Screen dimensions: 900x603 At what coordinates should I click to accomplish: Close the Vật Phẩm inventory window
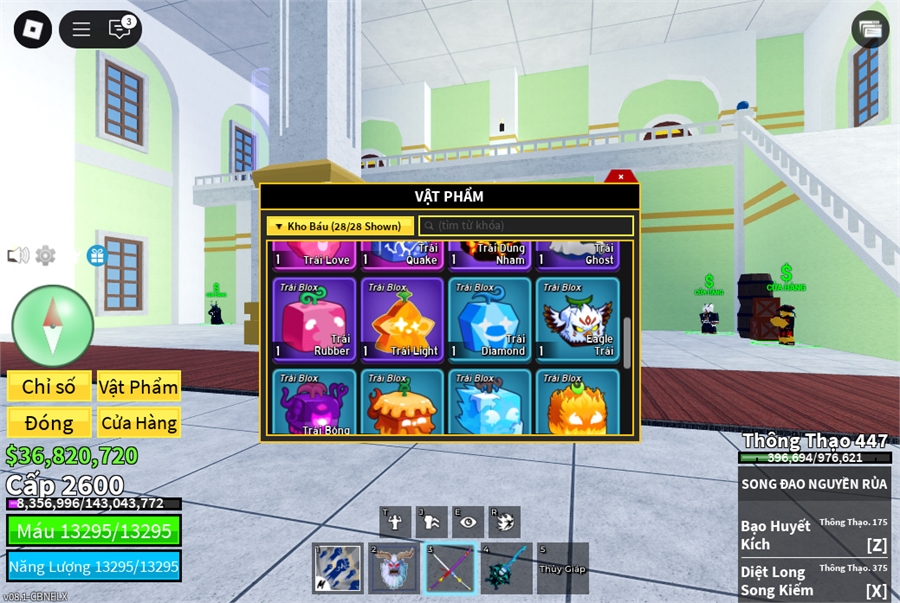point(621,177)
